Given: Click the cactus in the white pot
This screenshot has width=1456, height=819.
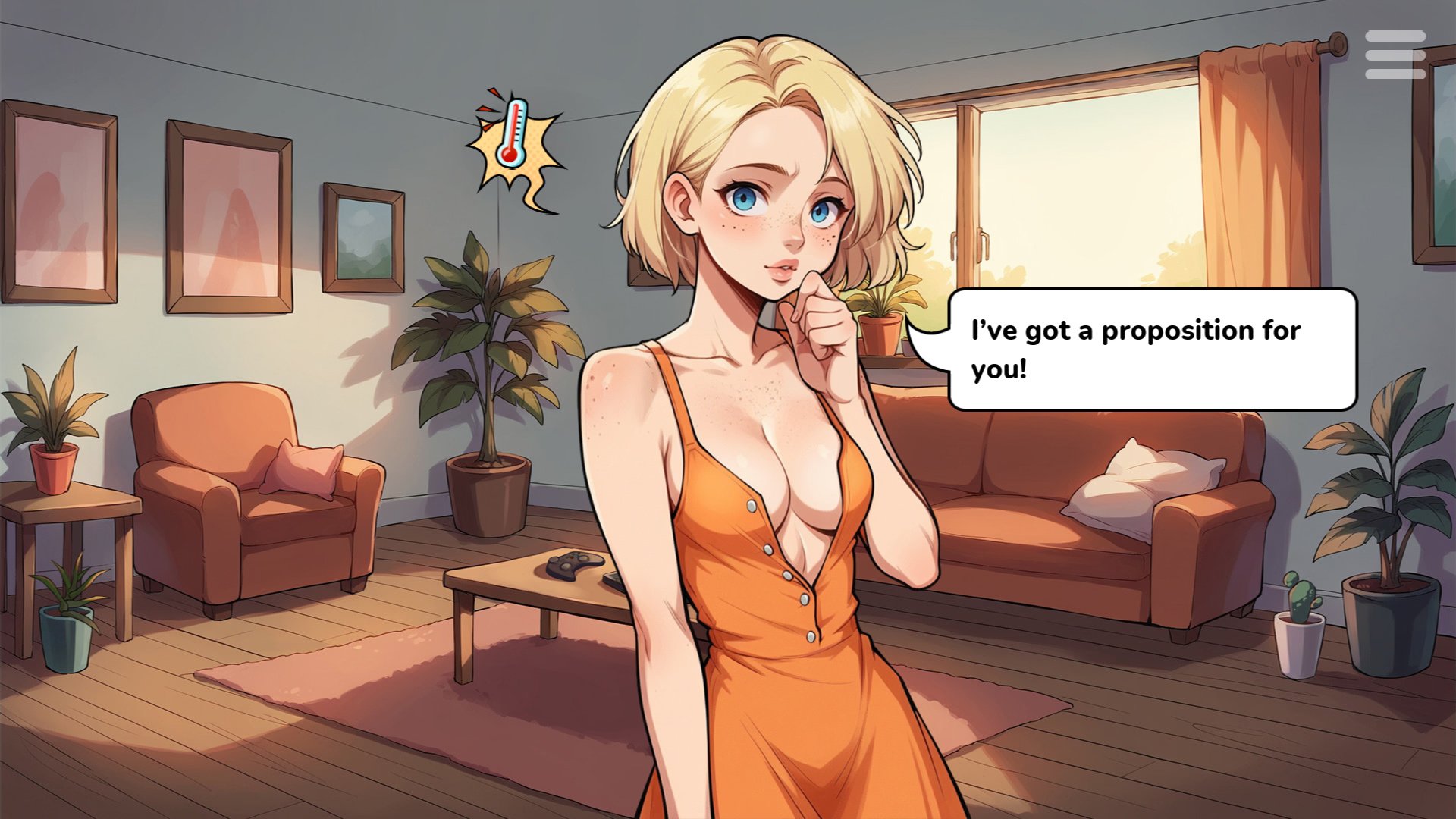Looking at the screenshot, I should click(x=1301, y=614).
